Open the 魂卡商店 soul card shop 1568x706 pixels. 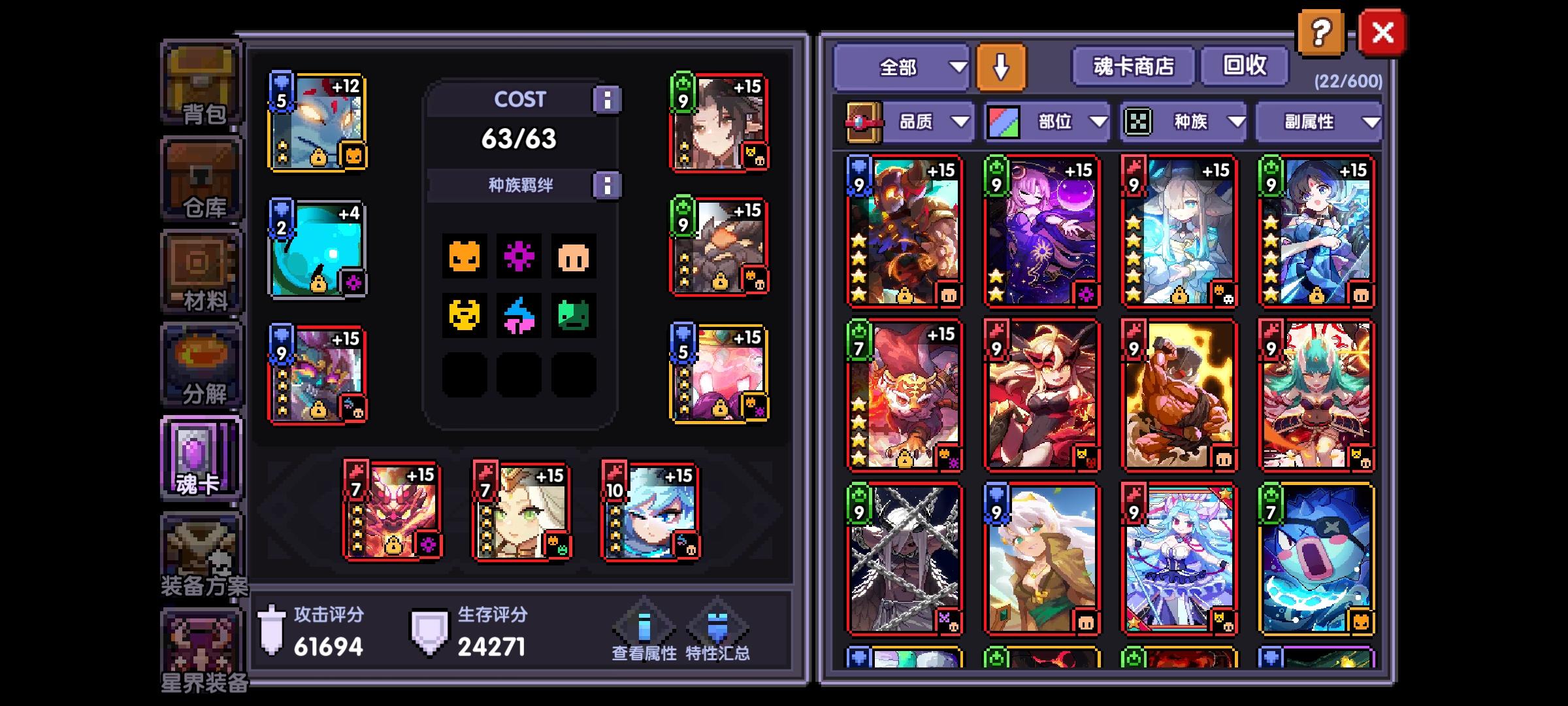(1132, 66)
